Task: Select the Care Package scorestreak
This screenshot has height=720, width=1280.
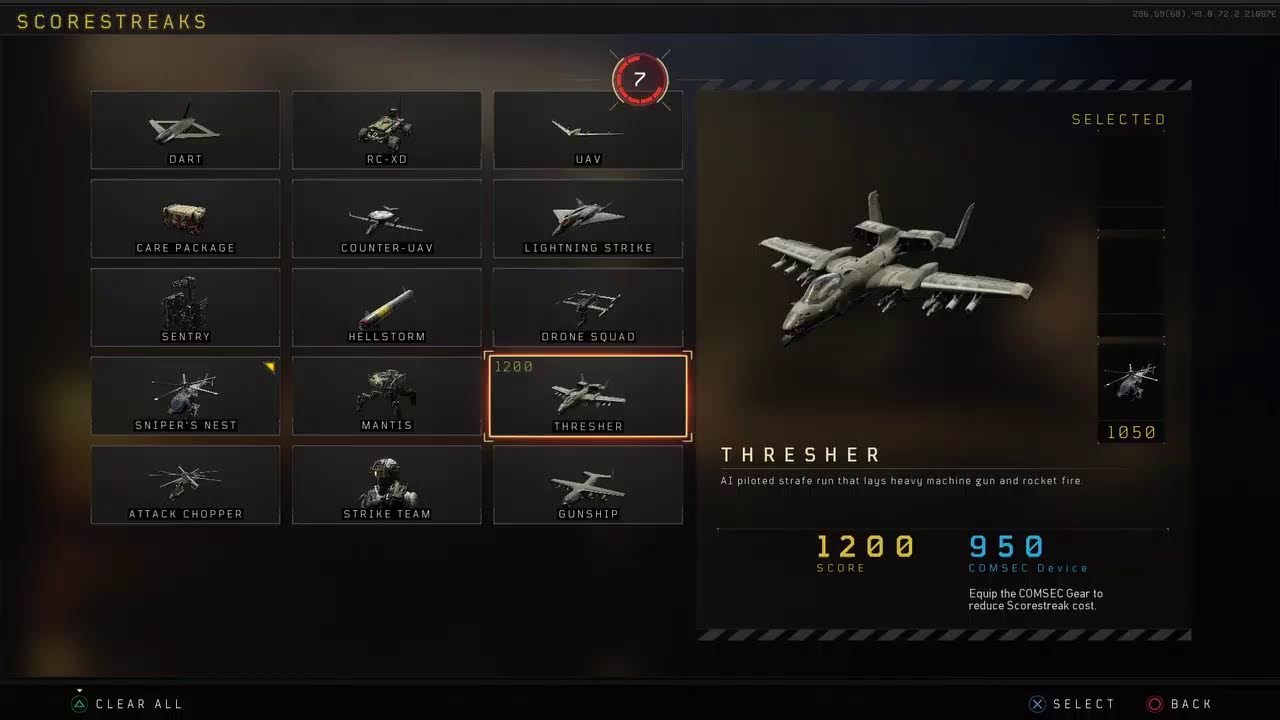Action: [185, 219]
